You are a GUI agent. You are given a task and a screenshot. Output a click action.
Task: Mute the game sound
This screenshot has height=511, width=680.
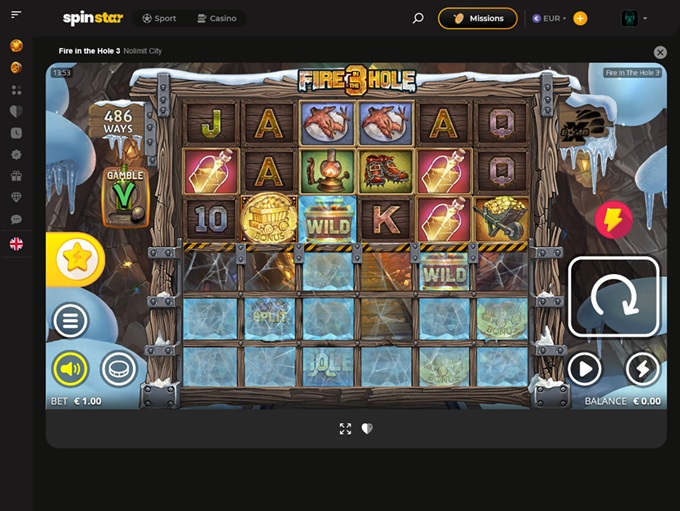coord(71,370)
